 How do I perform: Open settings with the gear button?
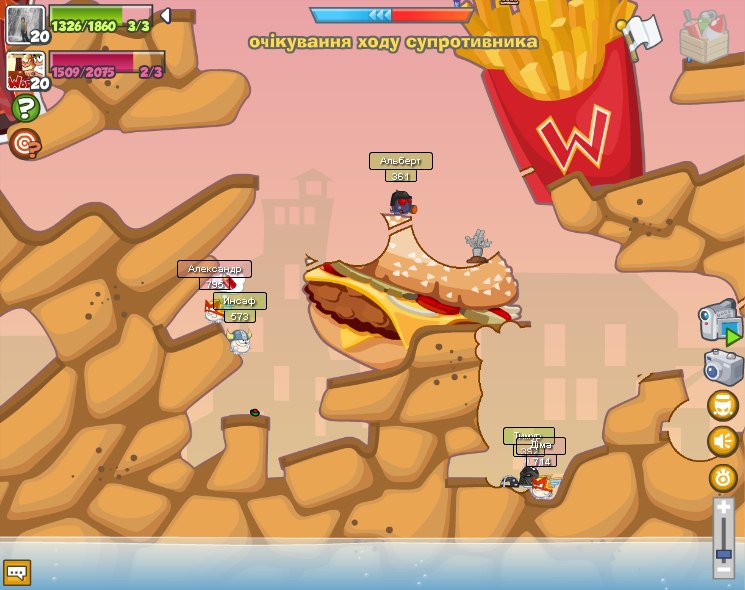723,477
